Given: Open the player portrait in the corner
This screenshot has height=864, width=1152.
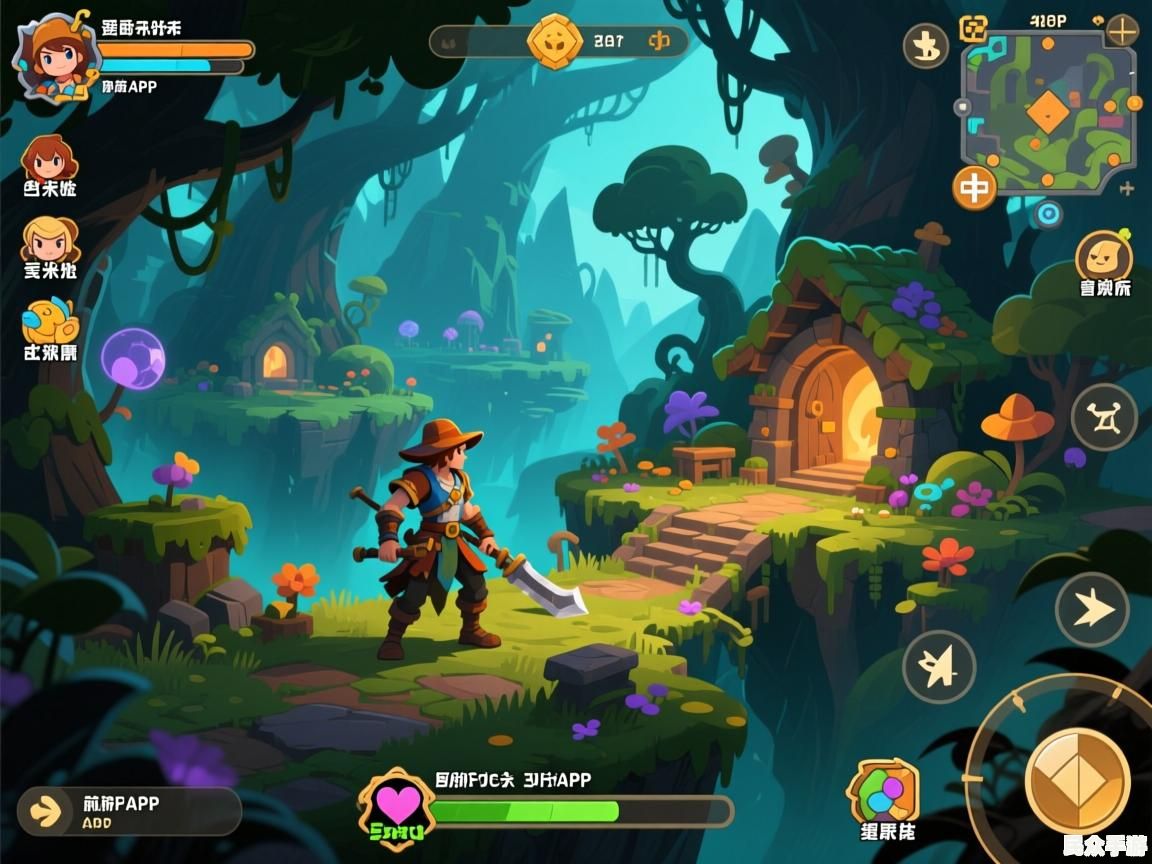Looking at the screenshot, I should pos(53,57).
